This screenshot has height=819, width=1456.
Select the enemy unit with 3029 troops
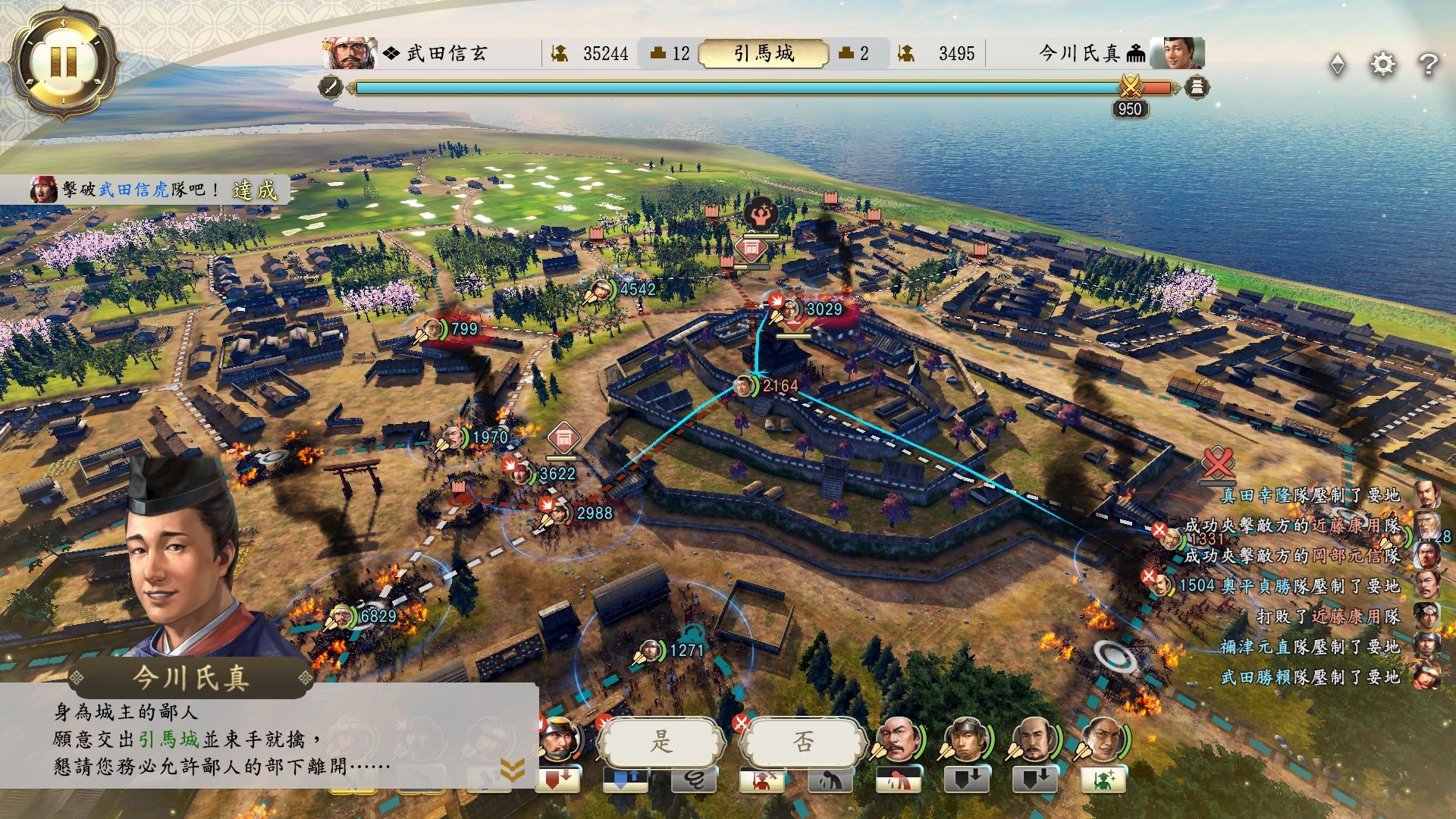(790, 309)
